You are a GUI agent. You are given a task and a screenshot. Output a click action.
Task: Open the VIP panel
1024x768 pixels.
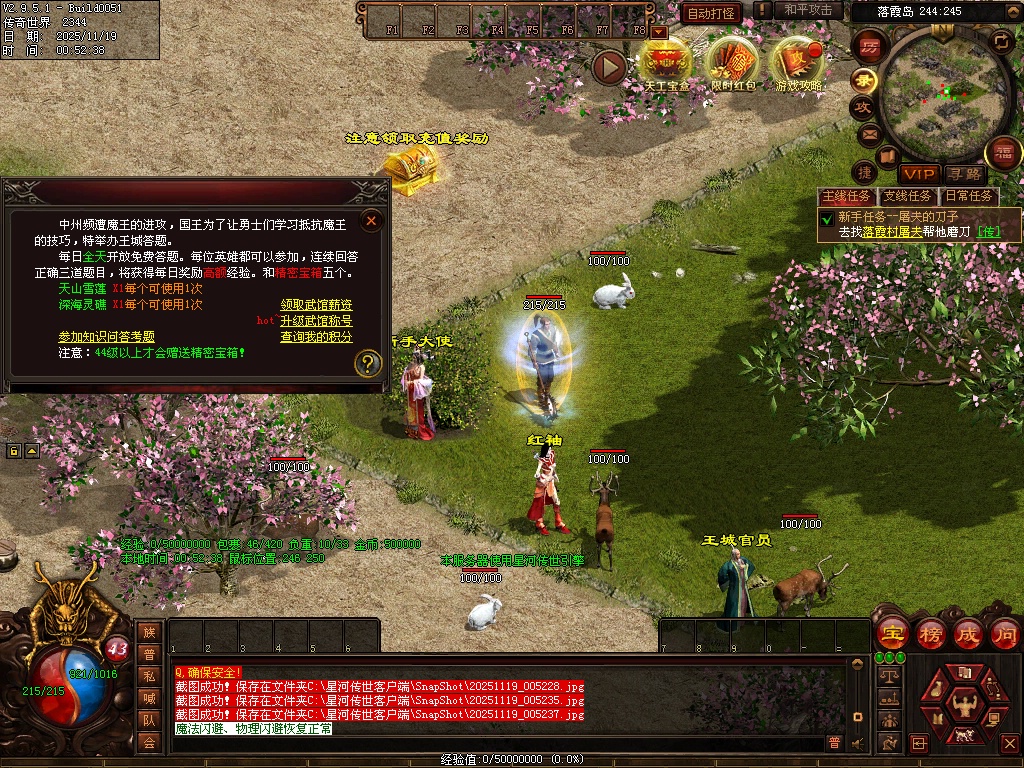click(x=917, y=175)
